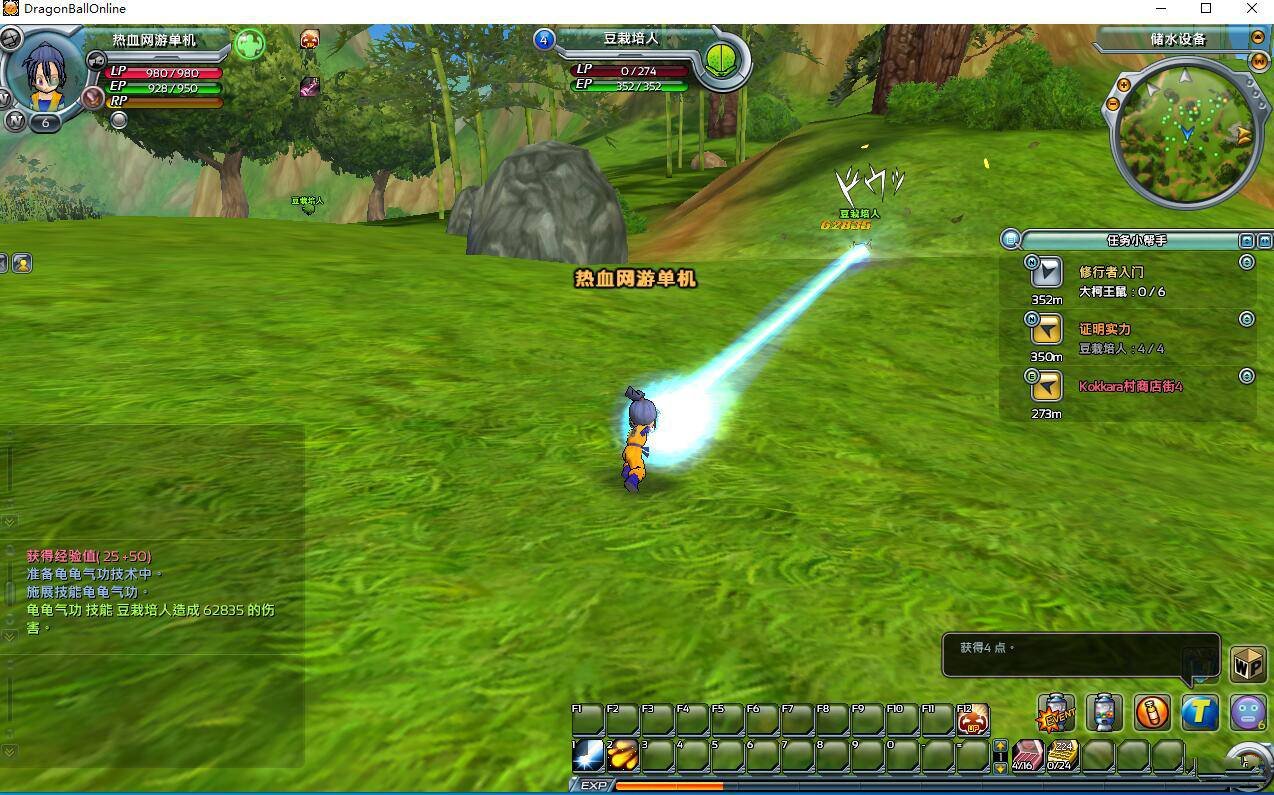Select the pink bag slot showing 4/16
Image resolution: width=1274 pixels, height=795 pixels.
pyautogui.click(x=1027, y=756)
